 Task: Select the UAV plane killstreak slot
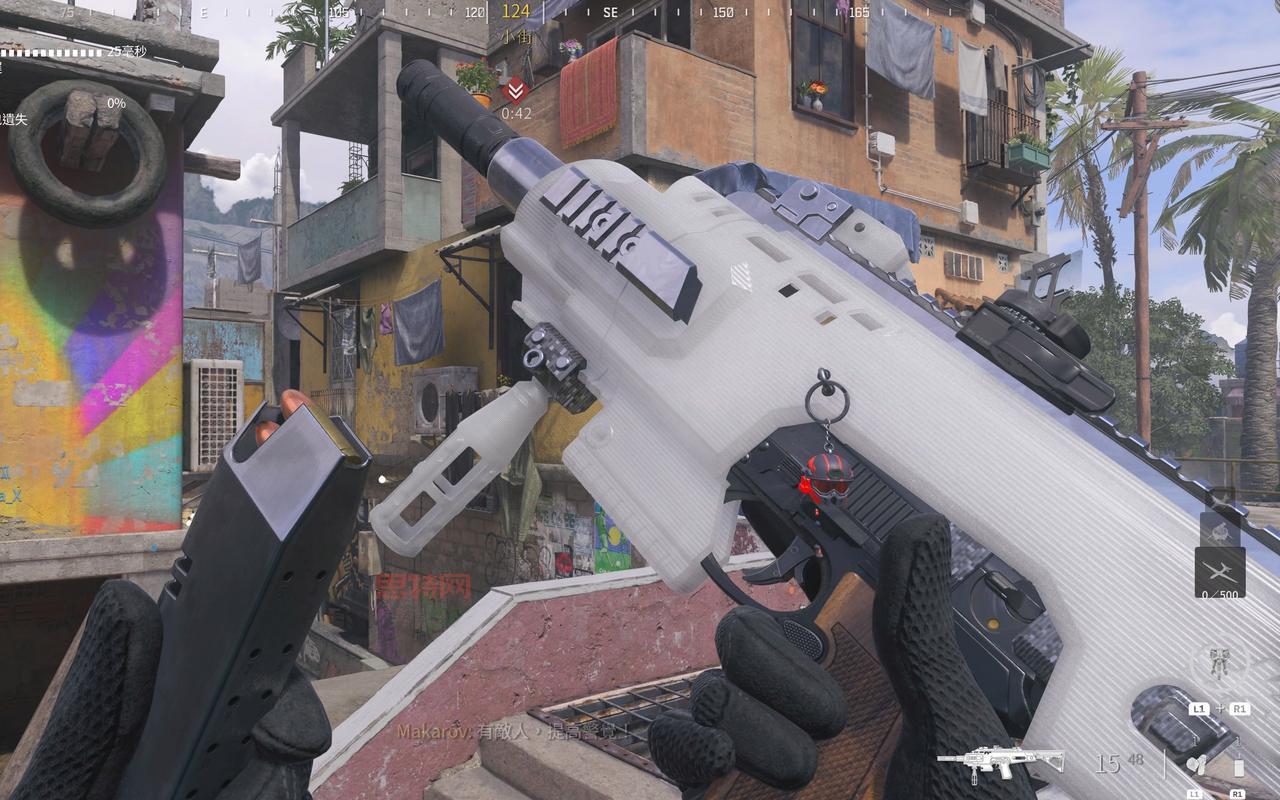click(1220, 571)
